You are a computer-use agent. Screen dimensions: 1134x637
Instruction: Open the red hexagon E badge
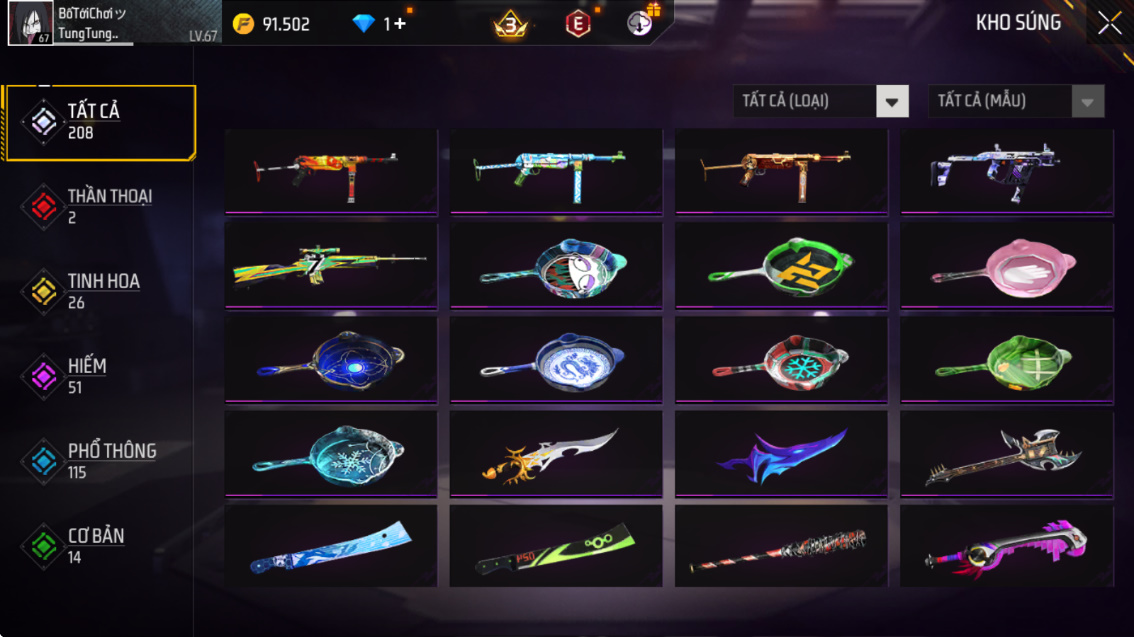tap(578, 24)
